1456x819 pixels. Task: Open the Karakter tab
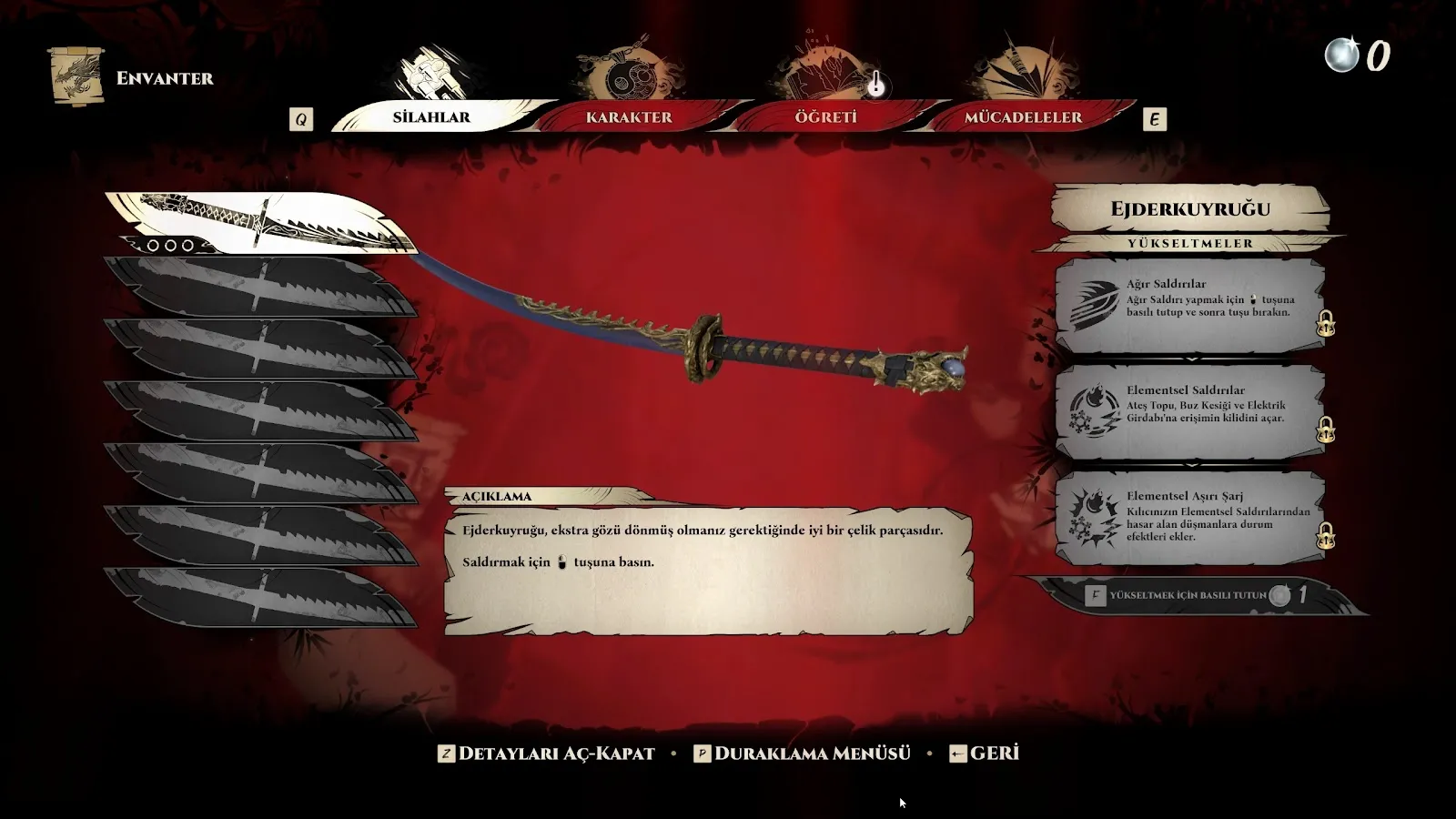coord(629,117)
